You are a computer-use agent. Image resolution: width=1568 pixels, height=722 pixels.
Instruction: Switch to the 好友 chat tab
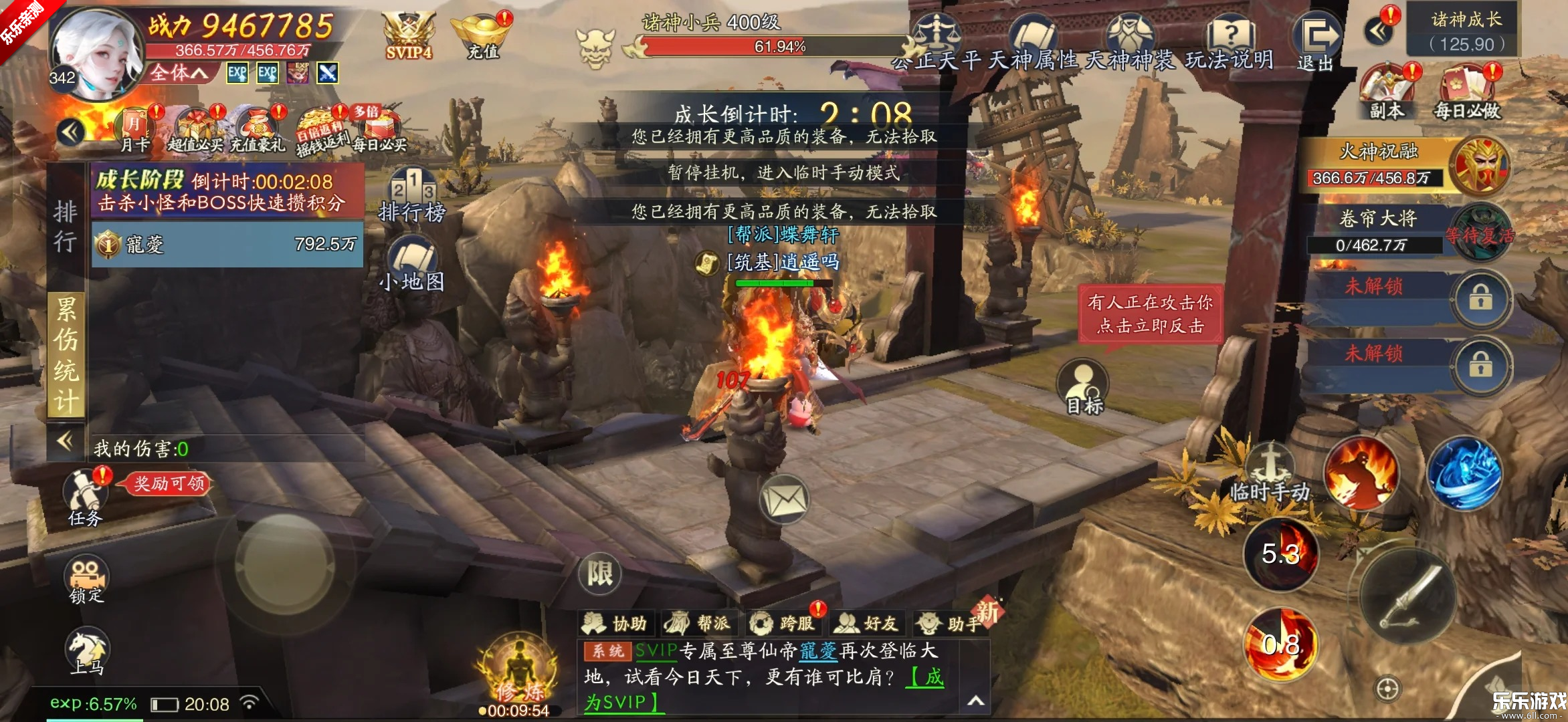(x=867, y=623)
